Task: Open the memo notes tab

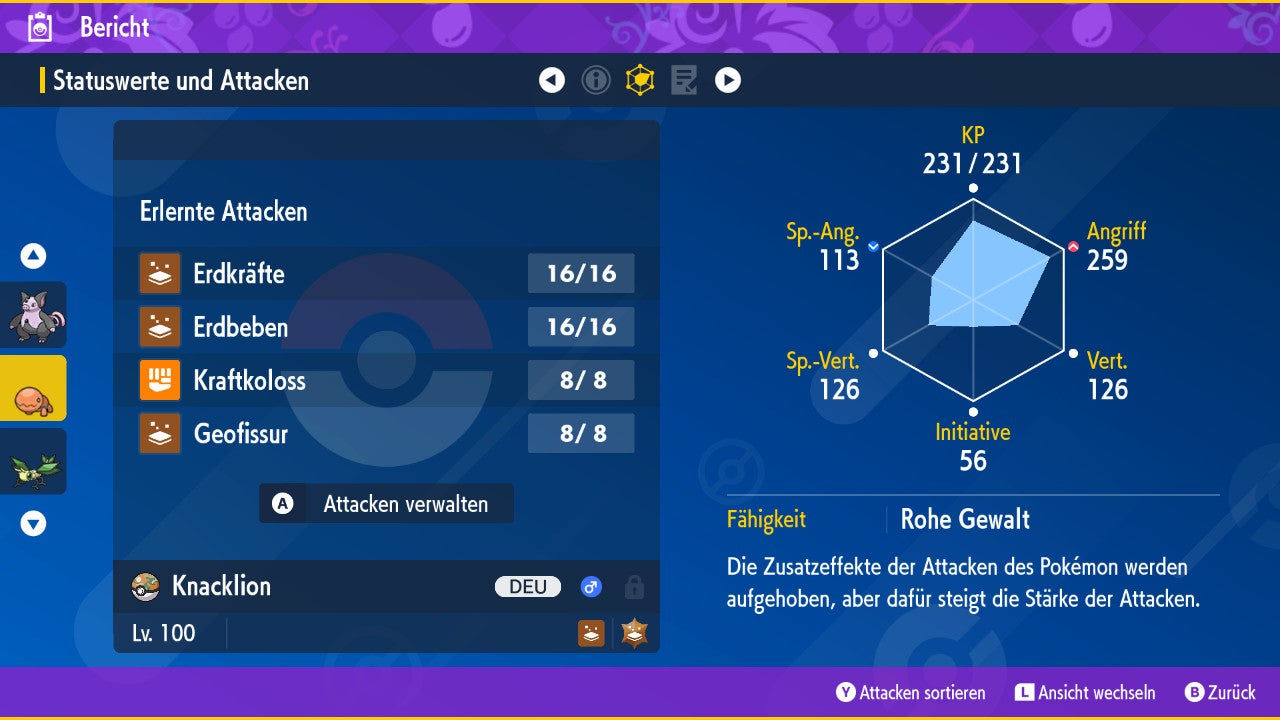Action: 684,80
